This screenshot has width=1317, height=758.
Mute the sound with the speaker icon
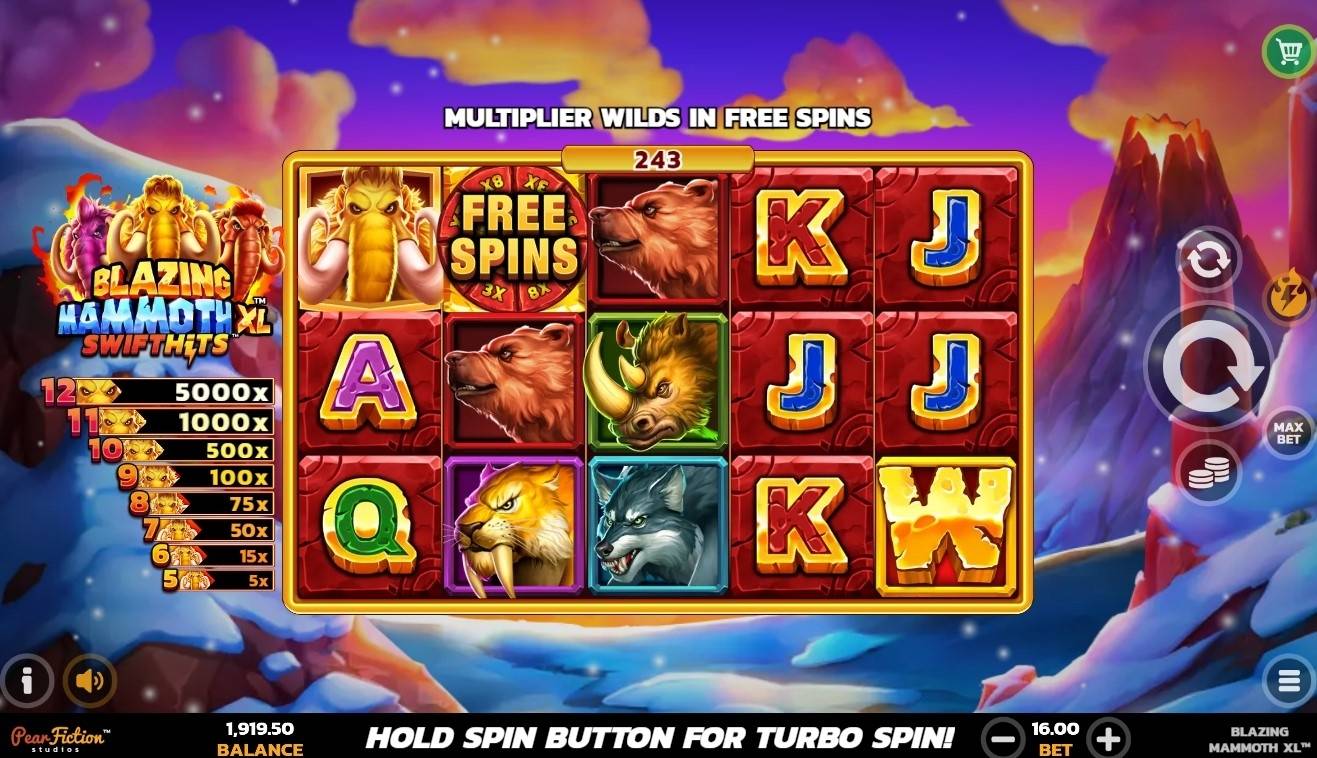90,681
